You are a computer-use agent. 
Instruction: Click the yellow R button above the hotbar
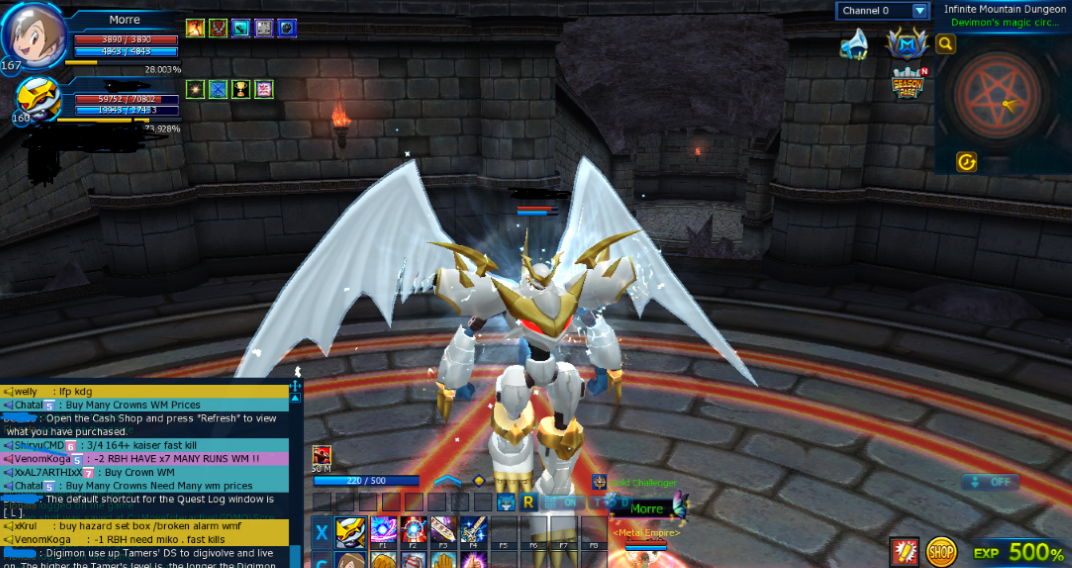pos(529,501)
